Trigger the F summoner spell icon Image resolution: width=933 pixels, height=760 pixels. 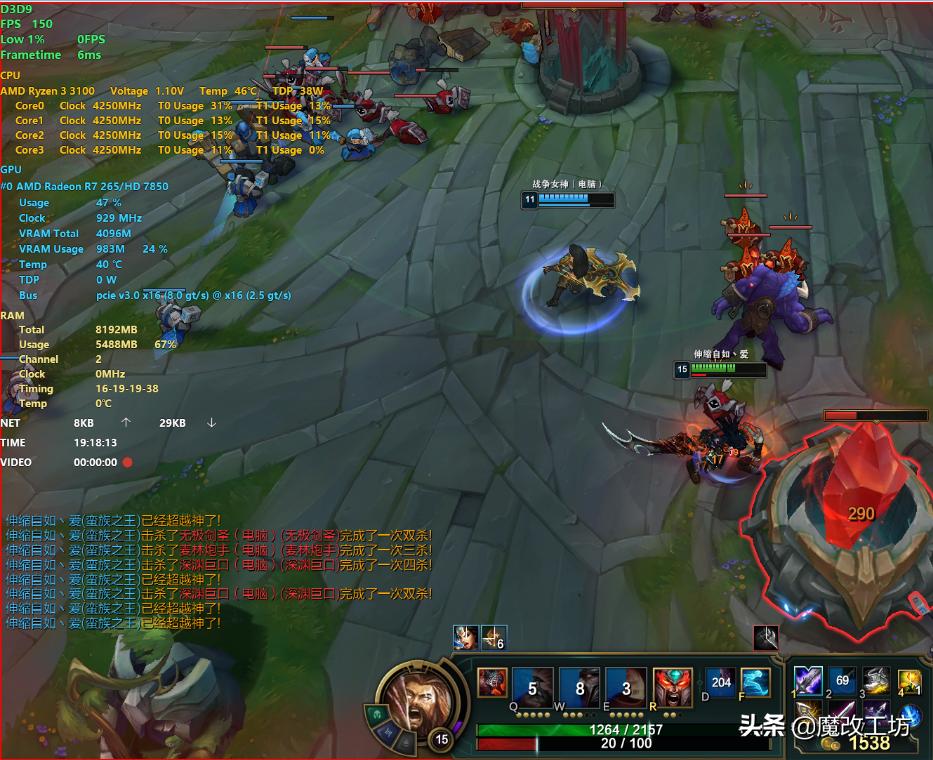755,683
